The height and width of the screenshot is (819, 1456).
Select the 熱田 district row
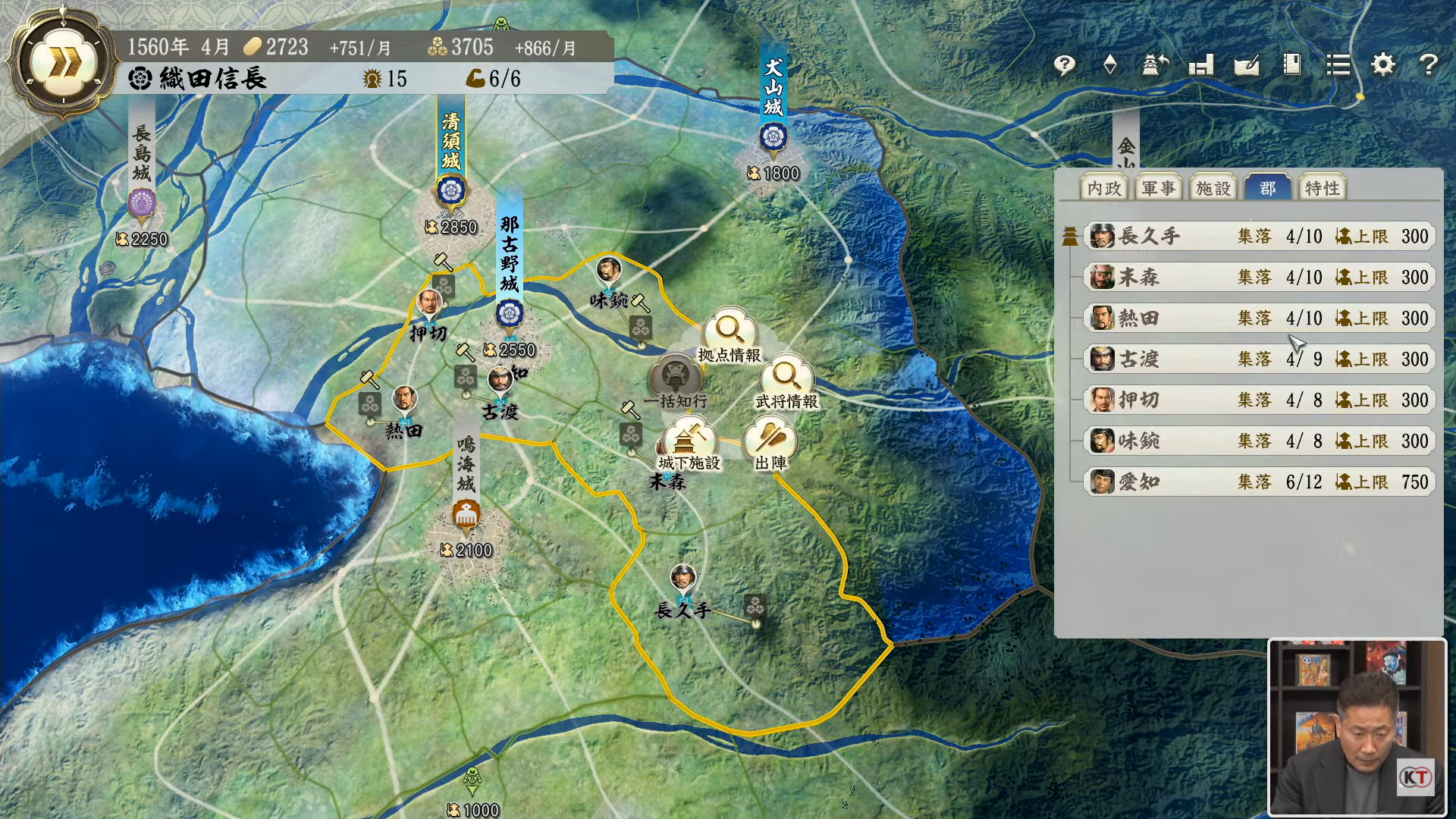[1259, 318]
